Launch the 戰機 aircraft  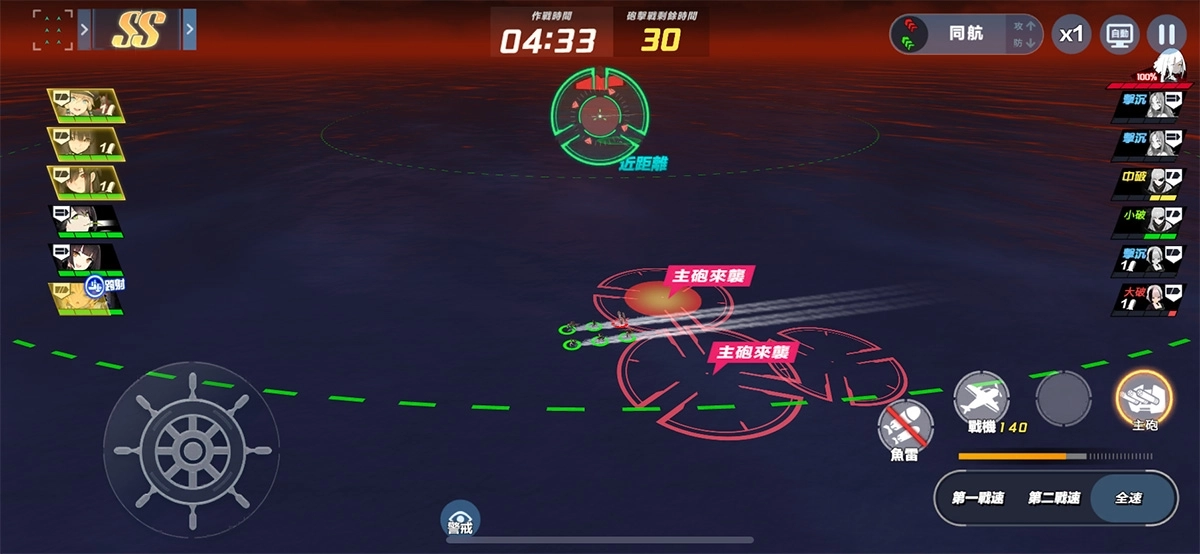[982, 398]
